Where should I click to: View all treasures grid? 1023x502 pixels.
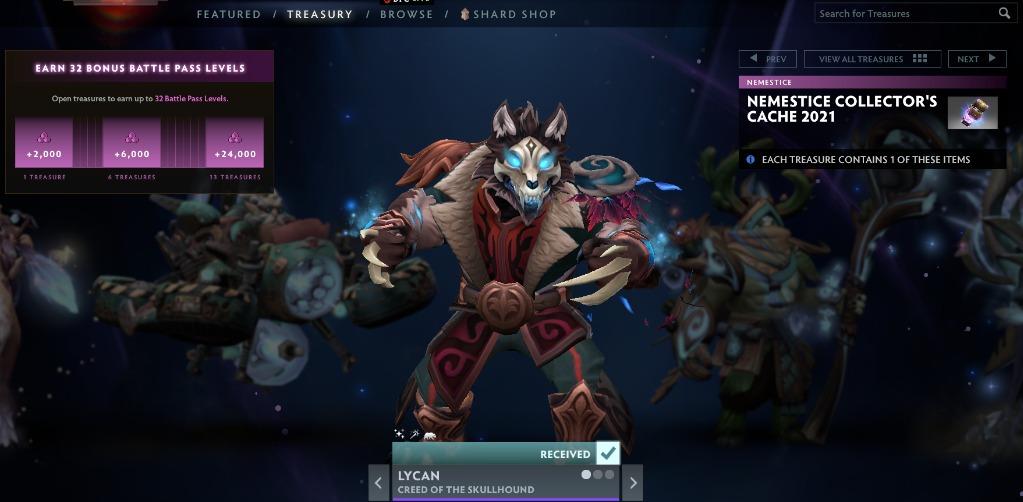click(872, 59)
